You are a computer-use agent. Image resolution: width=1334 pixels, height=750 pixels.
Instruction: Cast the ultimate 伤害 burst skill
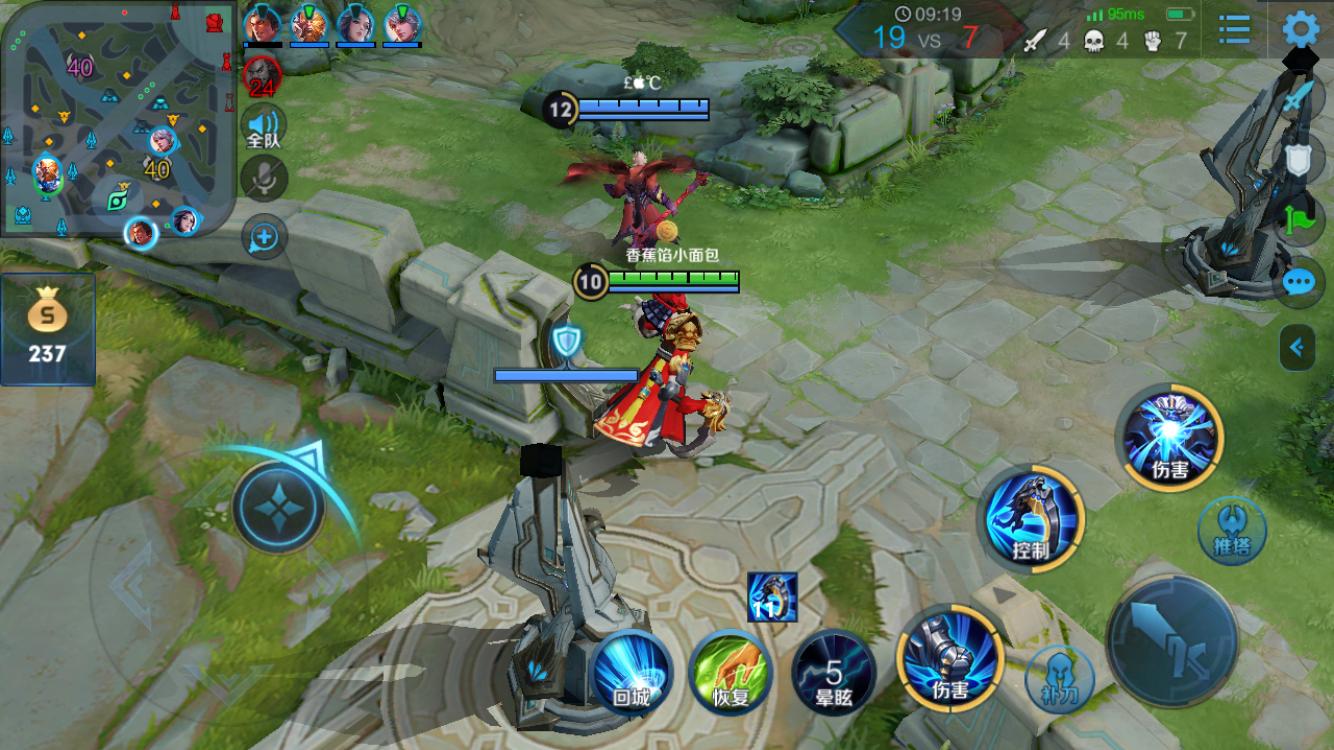[1170, 438]
